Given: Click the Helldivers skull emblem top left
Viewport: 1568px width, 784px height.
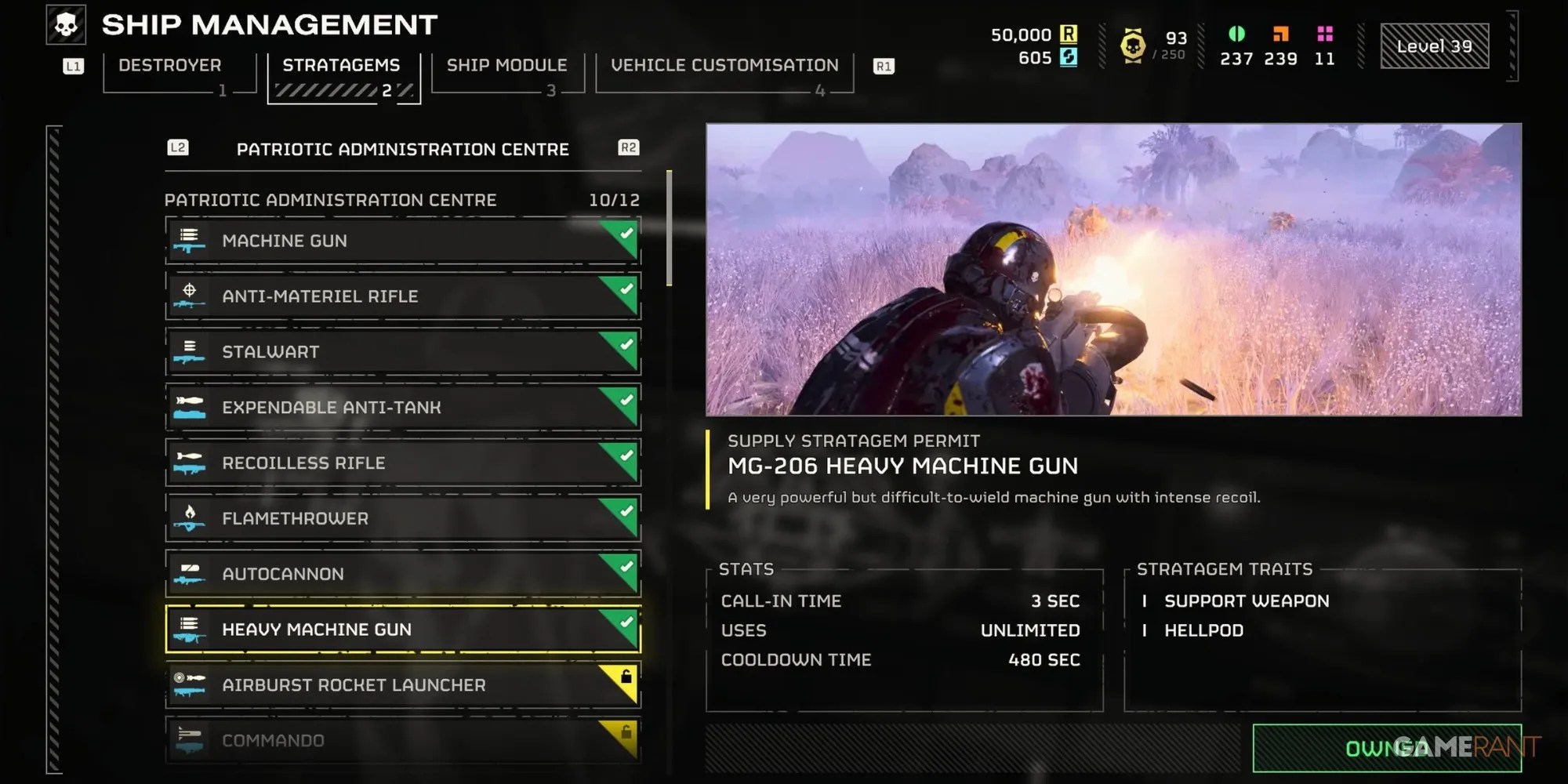Looking at the screenshot, I should [67, 24].
